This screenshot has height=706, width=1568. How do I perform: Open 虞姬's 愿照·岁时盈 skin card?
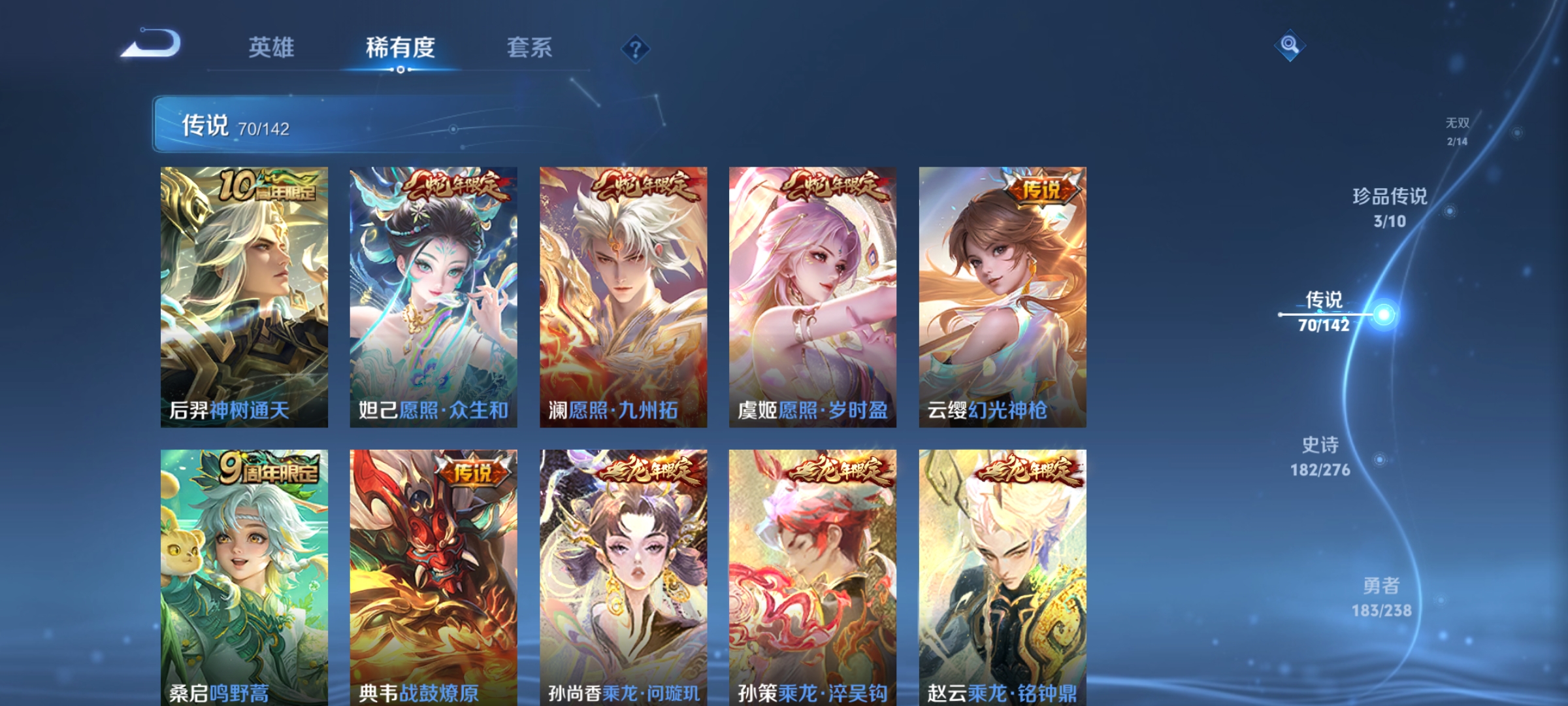[813, 294]
